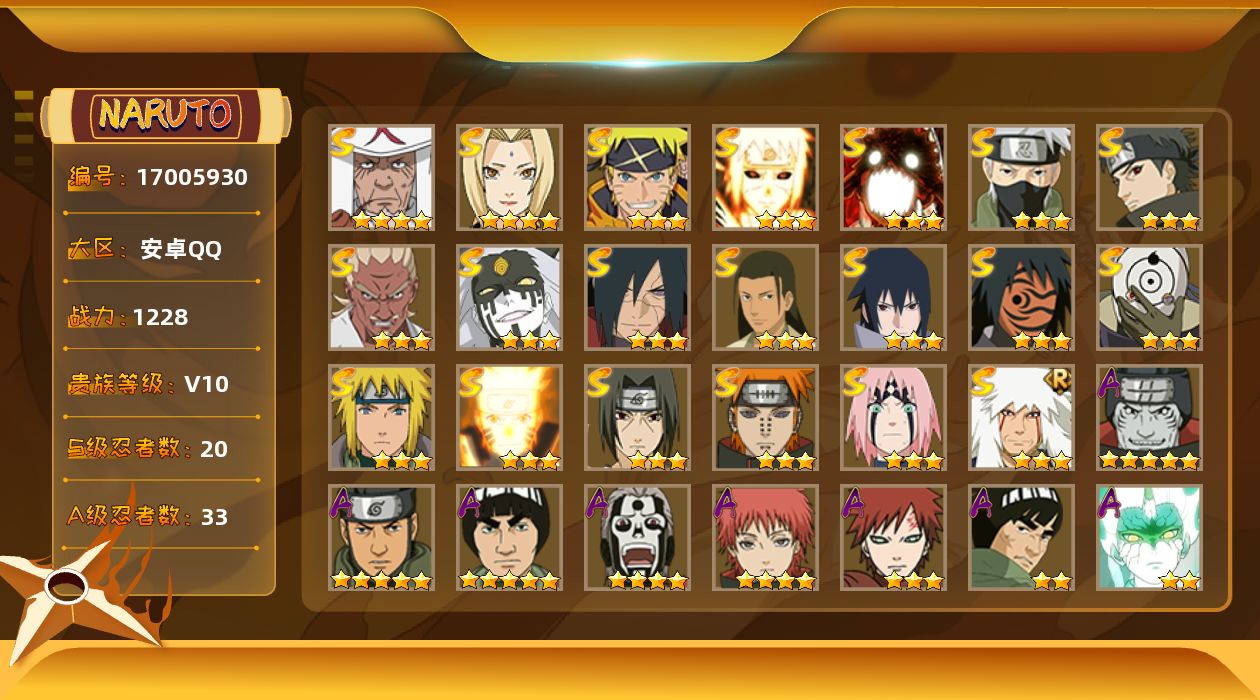The image size is (1260, 700).
Task: Select the red-haired Gaara portrait
Action: point(893,538)
